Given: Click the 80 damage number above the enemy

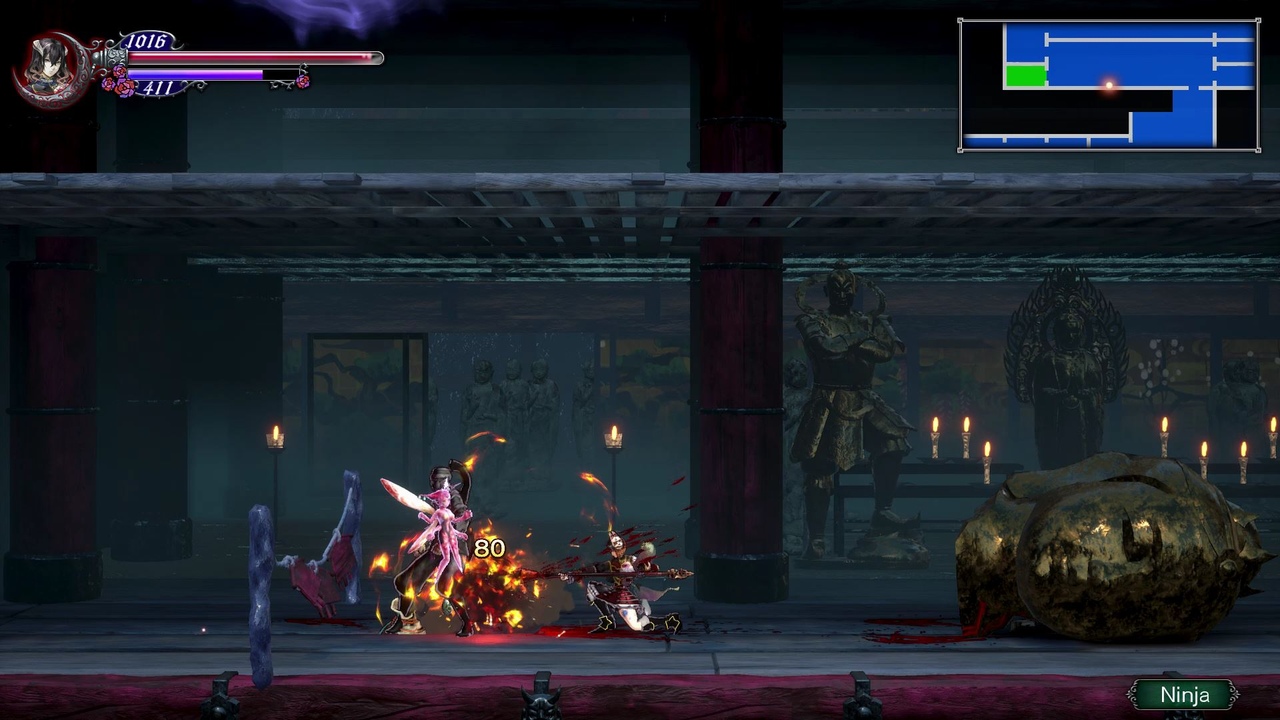Looking at the screenshot, I should 489,548.
